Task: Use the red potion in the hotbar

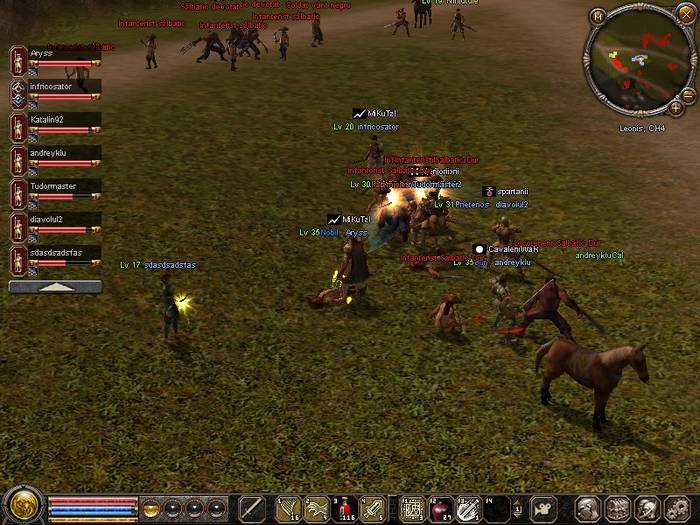Action: (x=345, y=508)
